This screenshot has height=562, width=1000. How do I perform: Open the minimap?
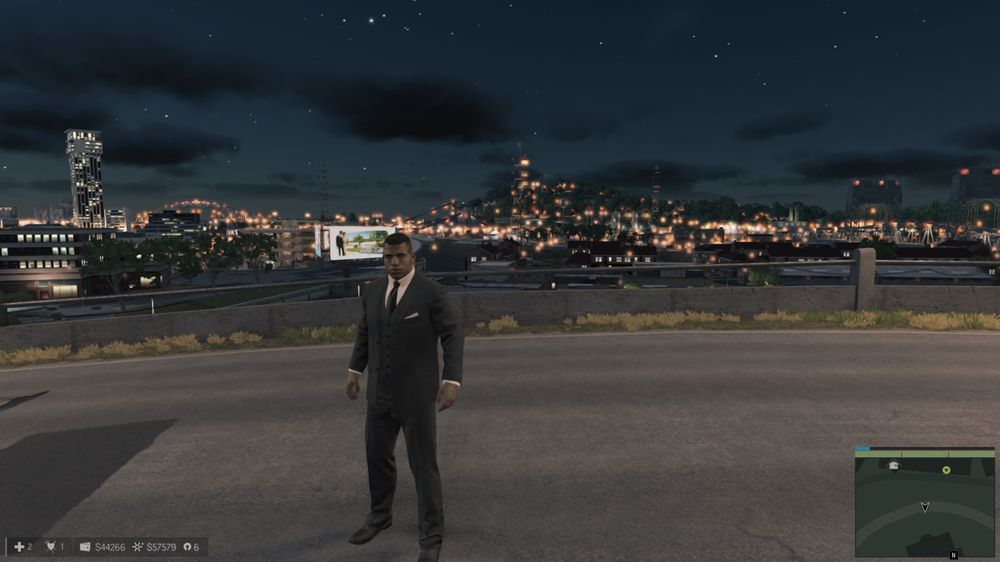pos(924,502)
